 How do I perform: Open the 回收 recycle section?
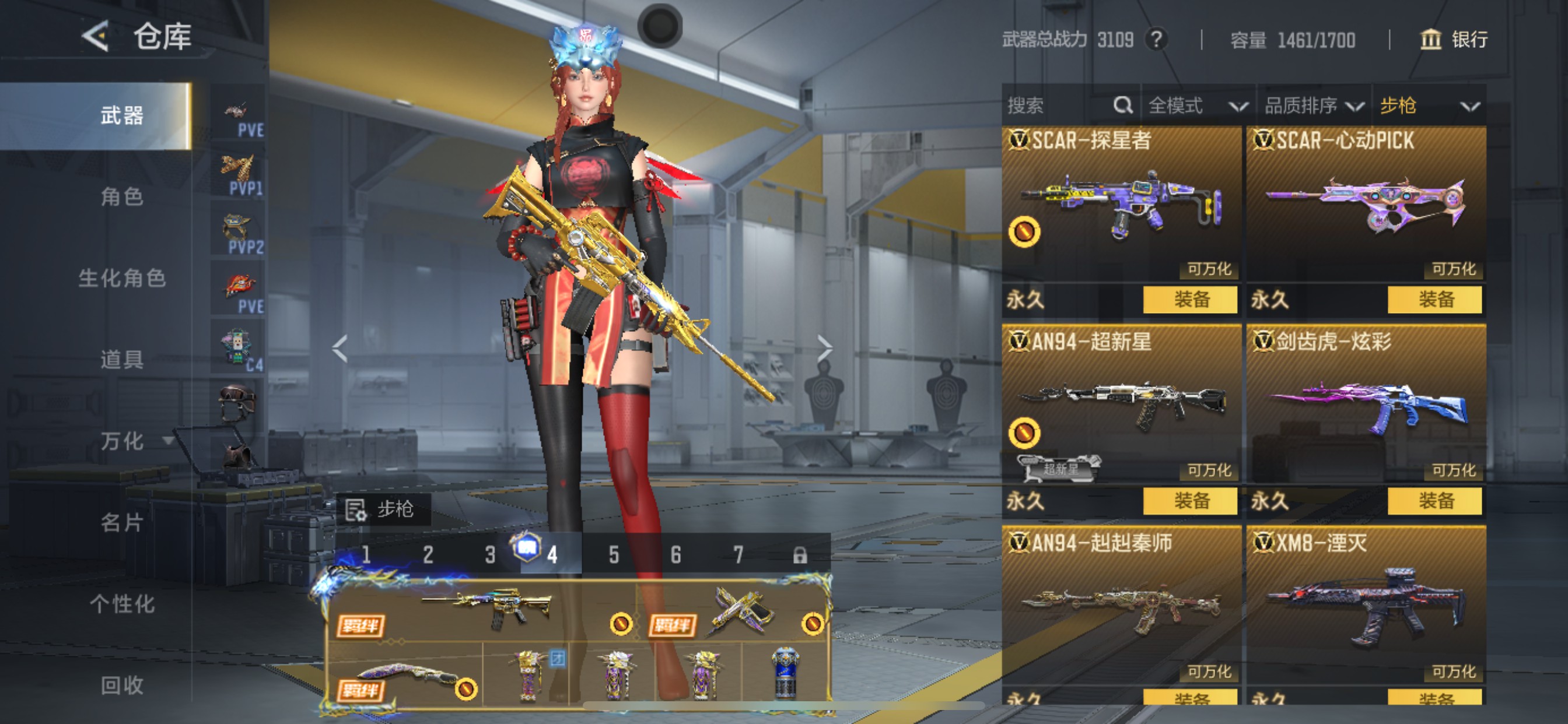pyautogui.click(x=122, y=685)
